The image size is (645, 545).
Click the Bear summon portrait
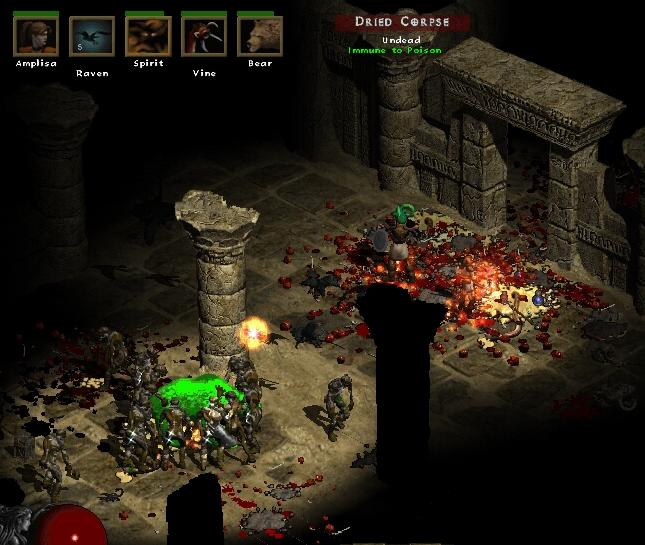[x=259, y=36]
